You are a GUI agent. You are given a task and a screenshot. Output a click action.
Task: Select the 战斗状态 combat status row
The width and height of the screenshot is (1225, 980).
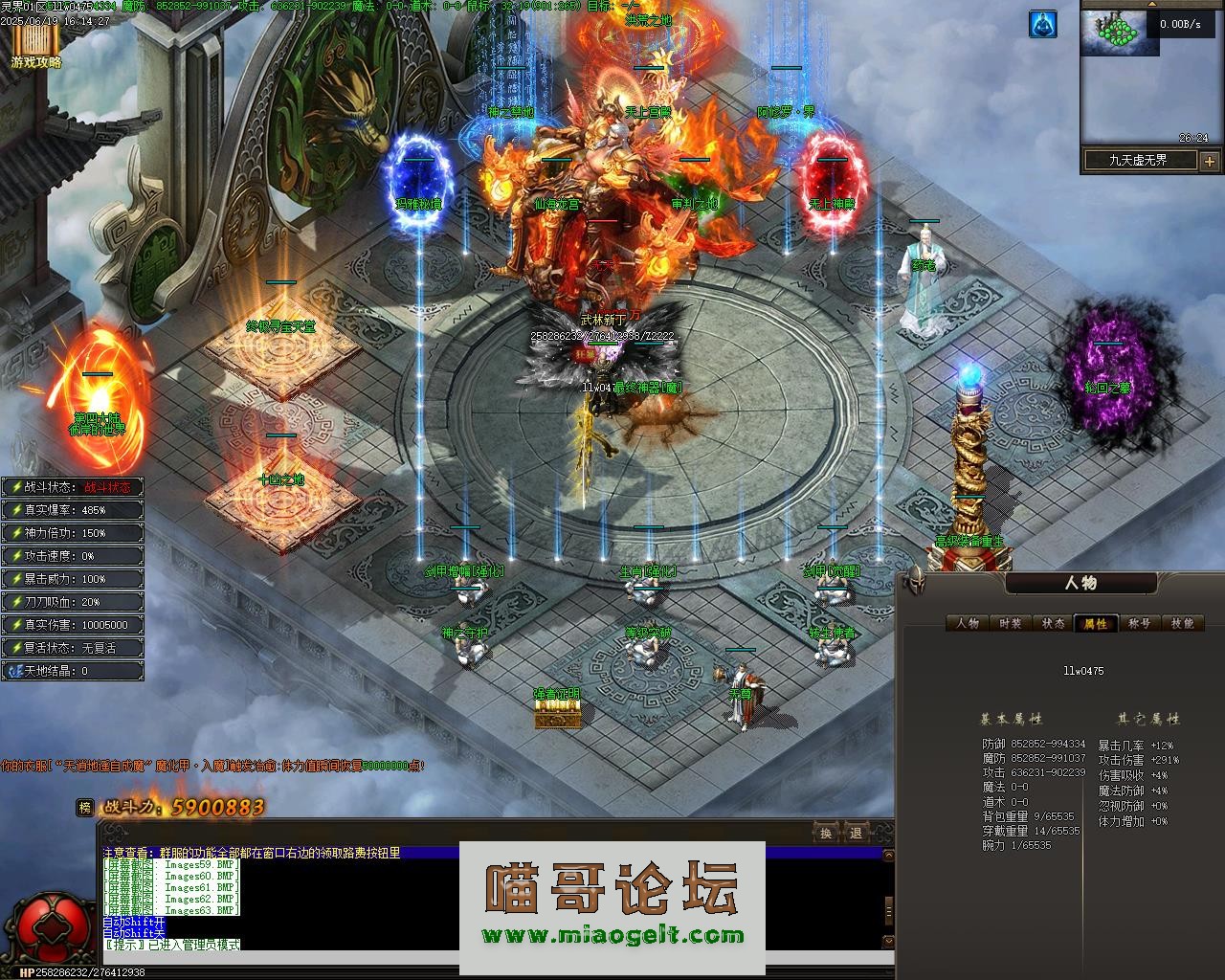pyautogui.click(x=73, y=487)
